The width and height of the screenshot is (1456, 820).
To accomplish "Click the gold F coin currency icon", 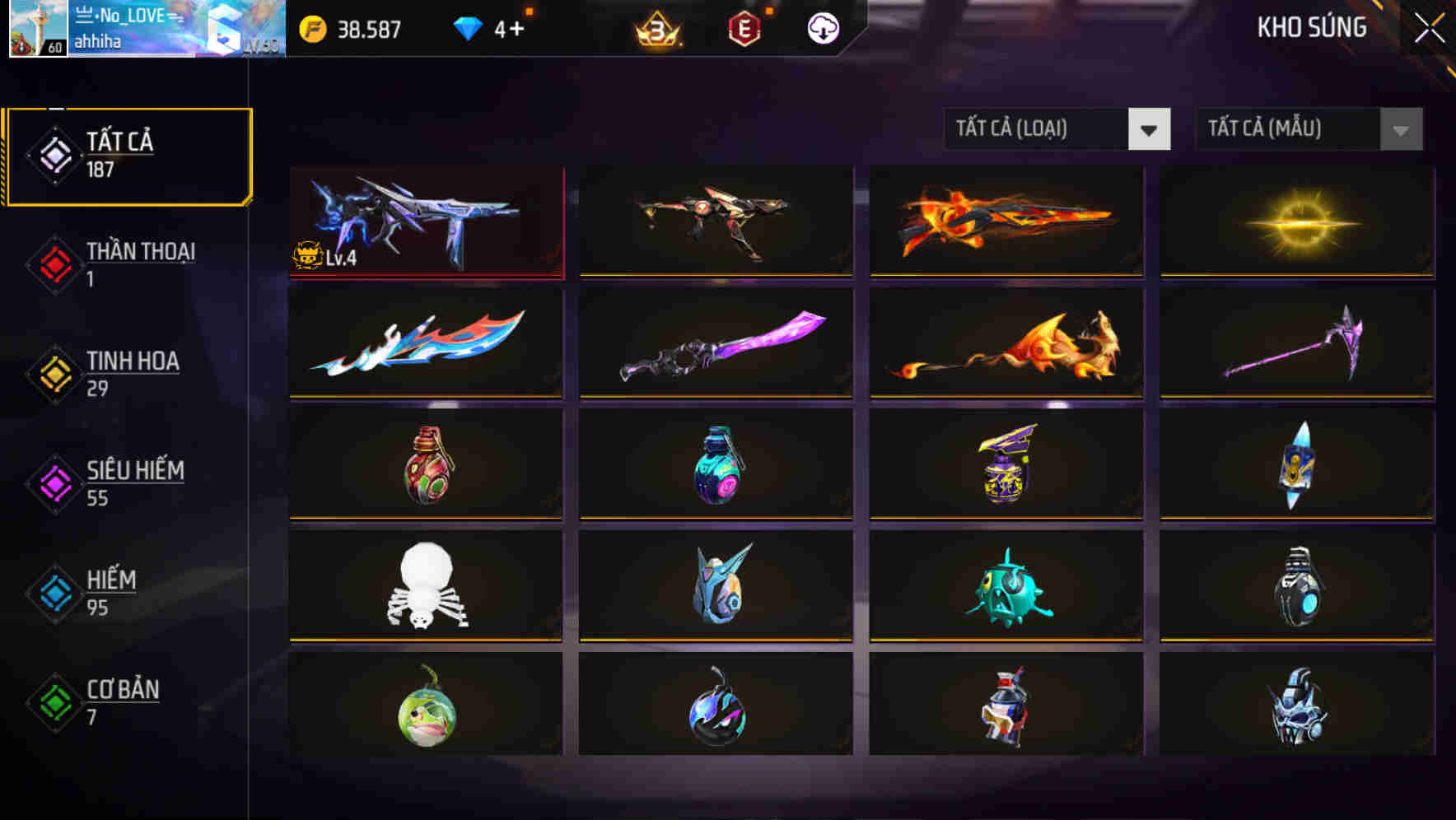I will tap(311, 29).
